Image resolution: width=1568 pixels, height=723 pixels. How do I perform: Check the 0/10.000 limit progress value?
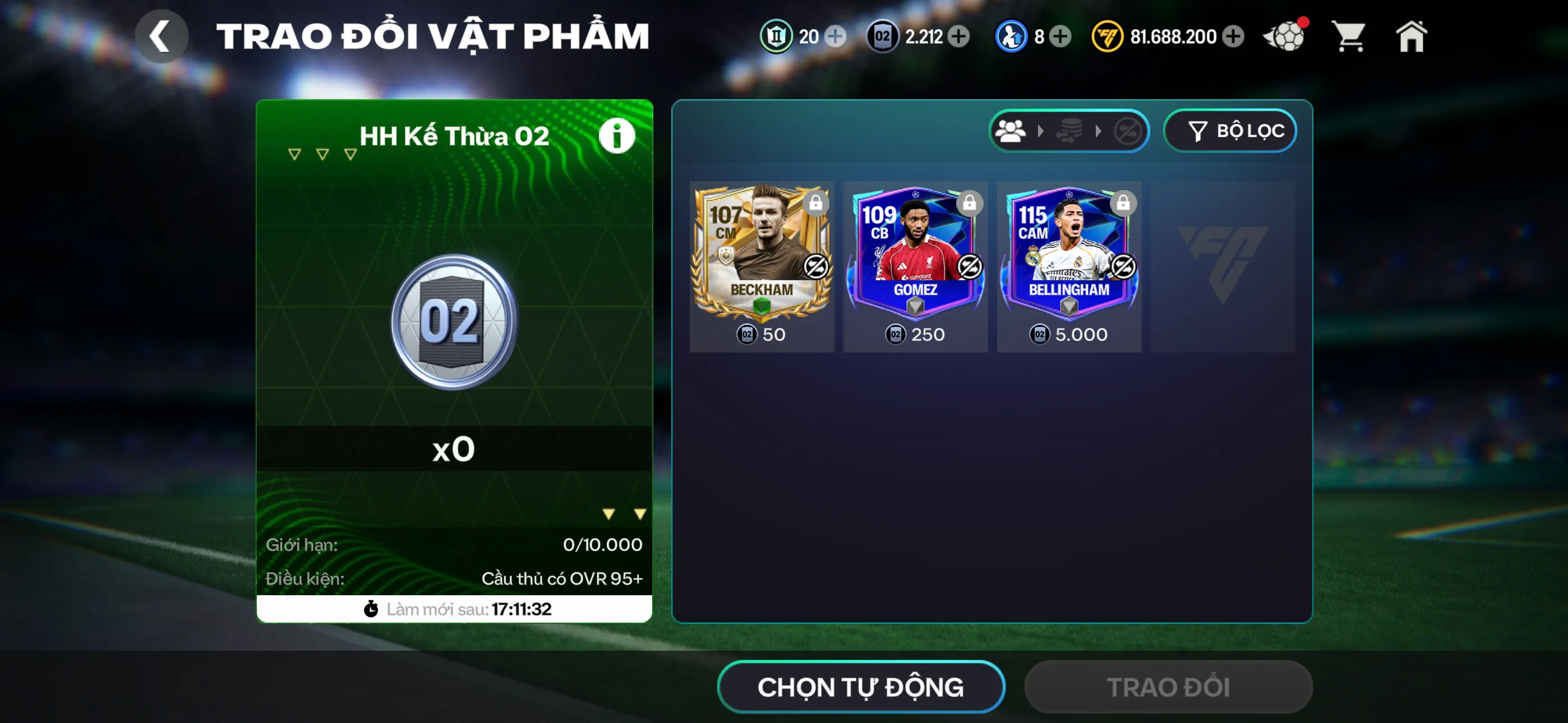coord(601,545)
